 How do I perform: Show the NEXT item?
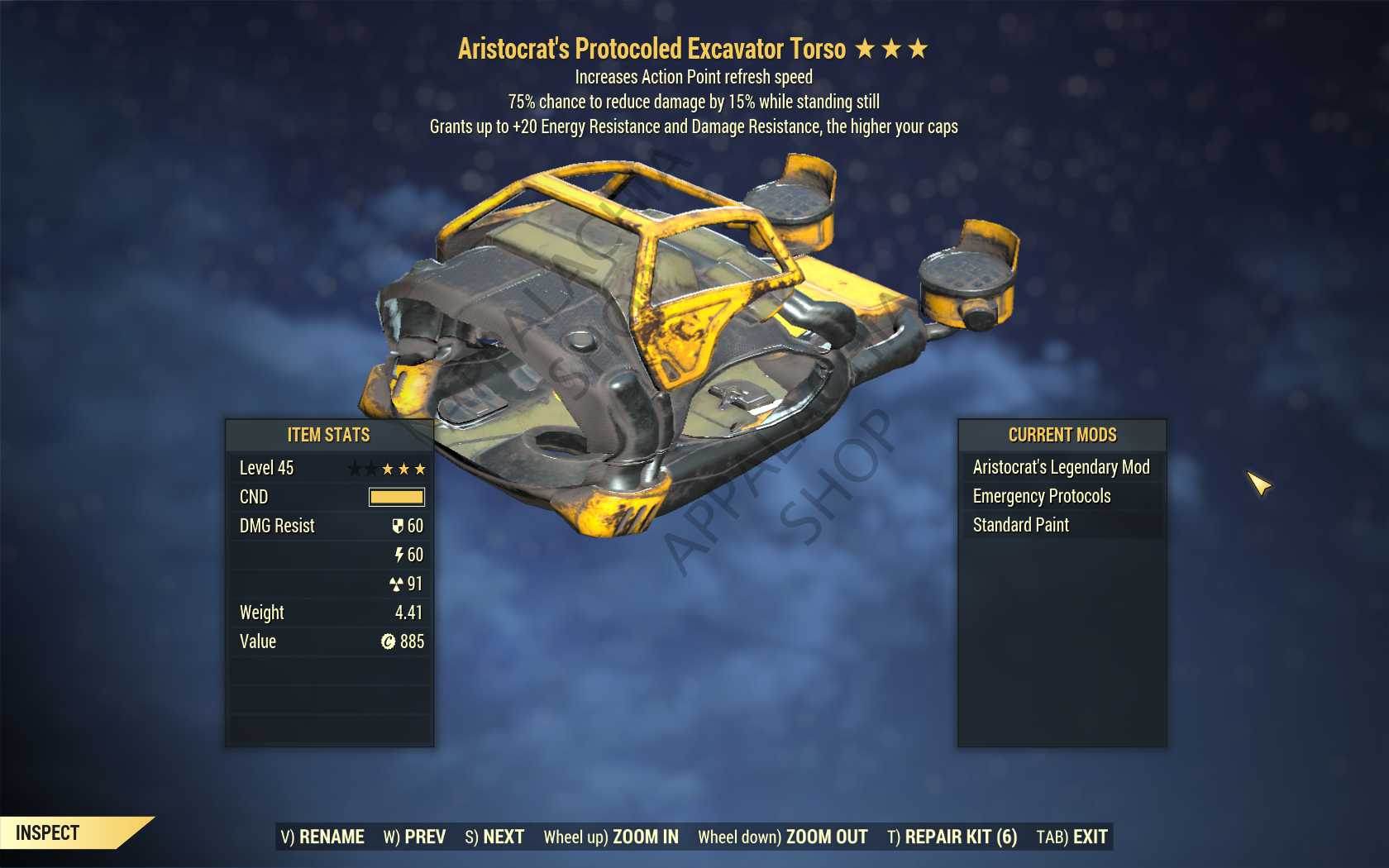tap(494, 837)
